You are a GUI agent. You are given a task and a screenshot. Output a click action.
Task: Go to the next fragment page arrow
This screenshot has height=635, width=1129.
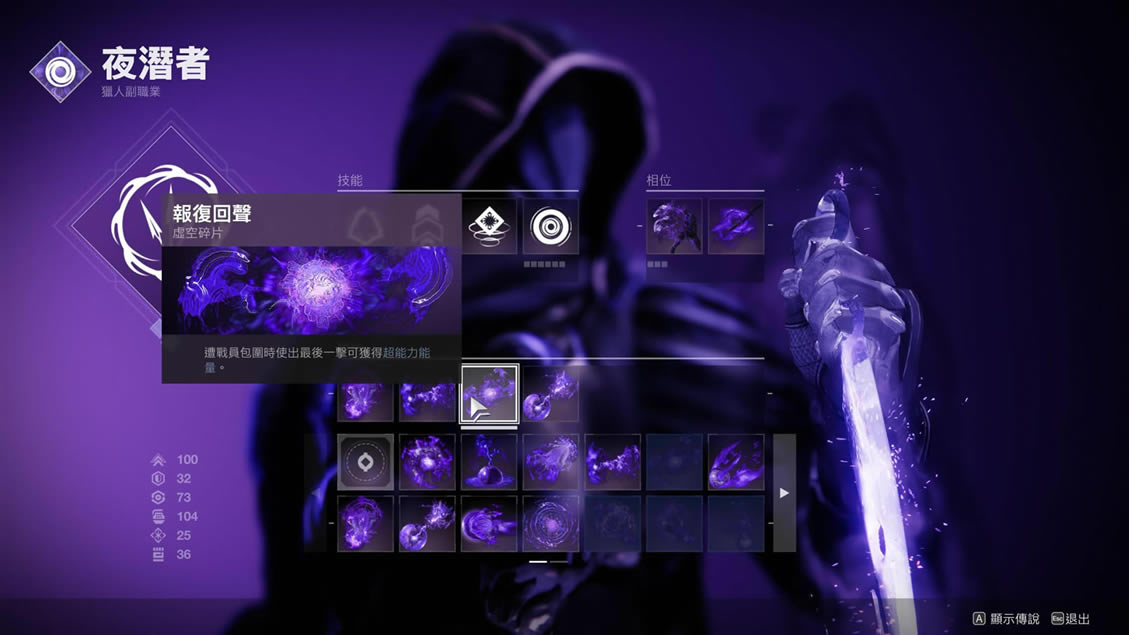pos(784,493)
